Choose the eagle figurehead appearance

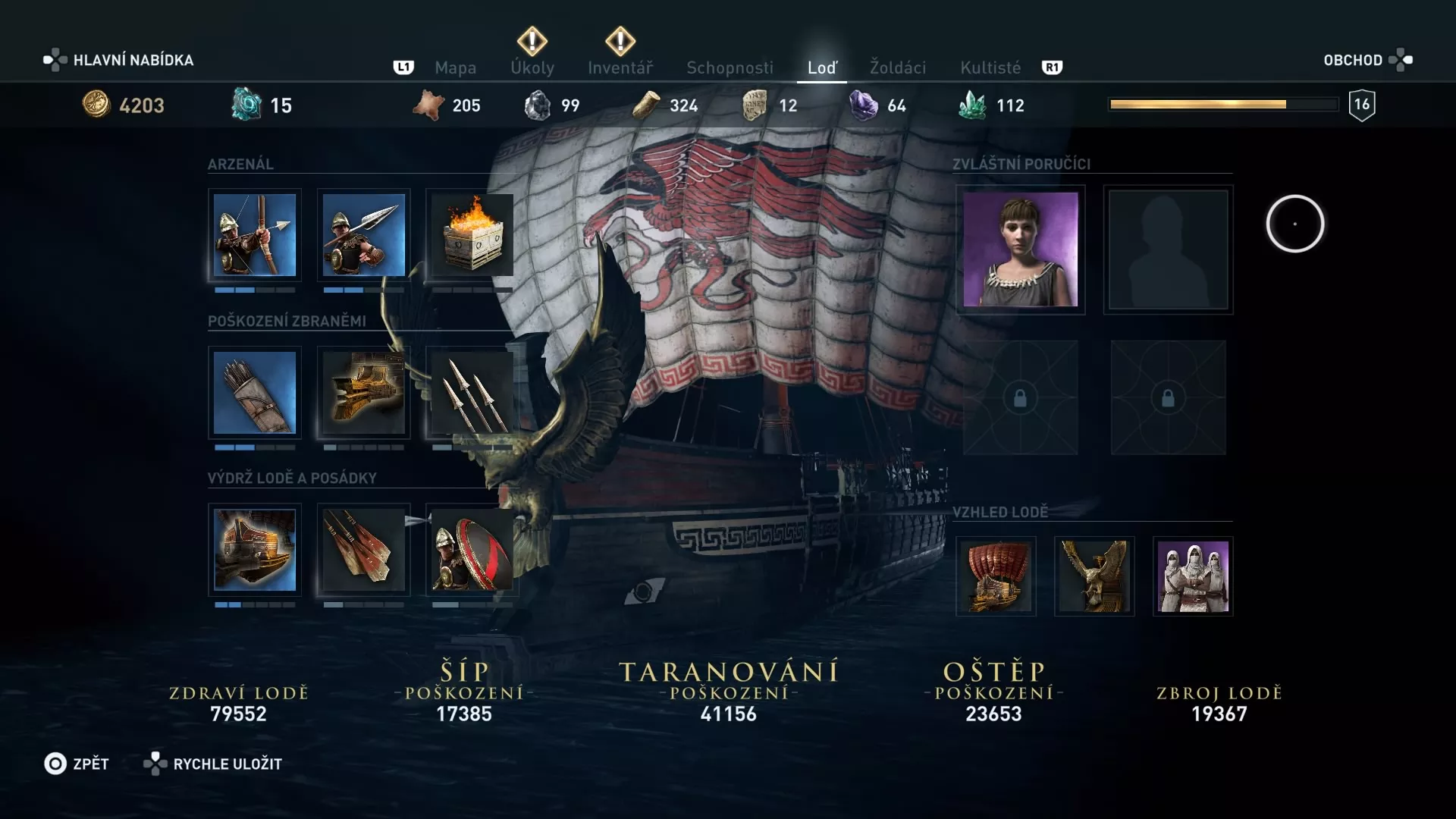[1095, 576]
